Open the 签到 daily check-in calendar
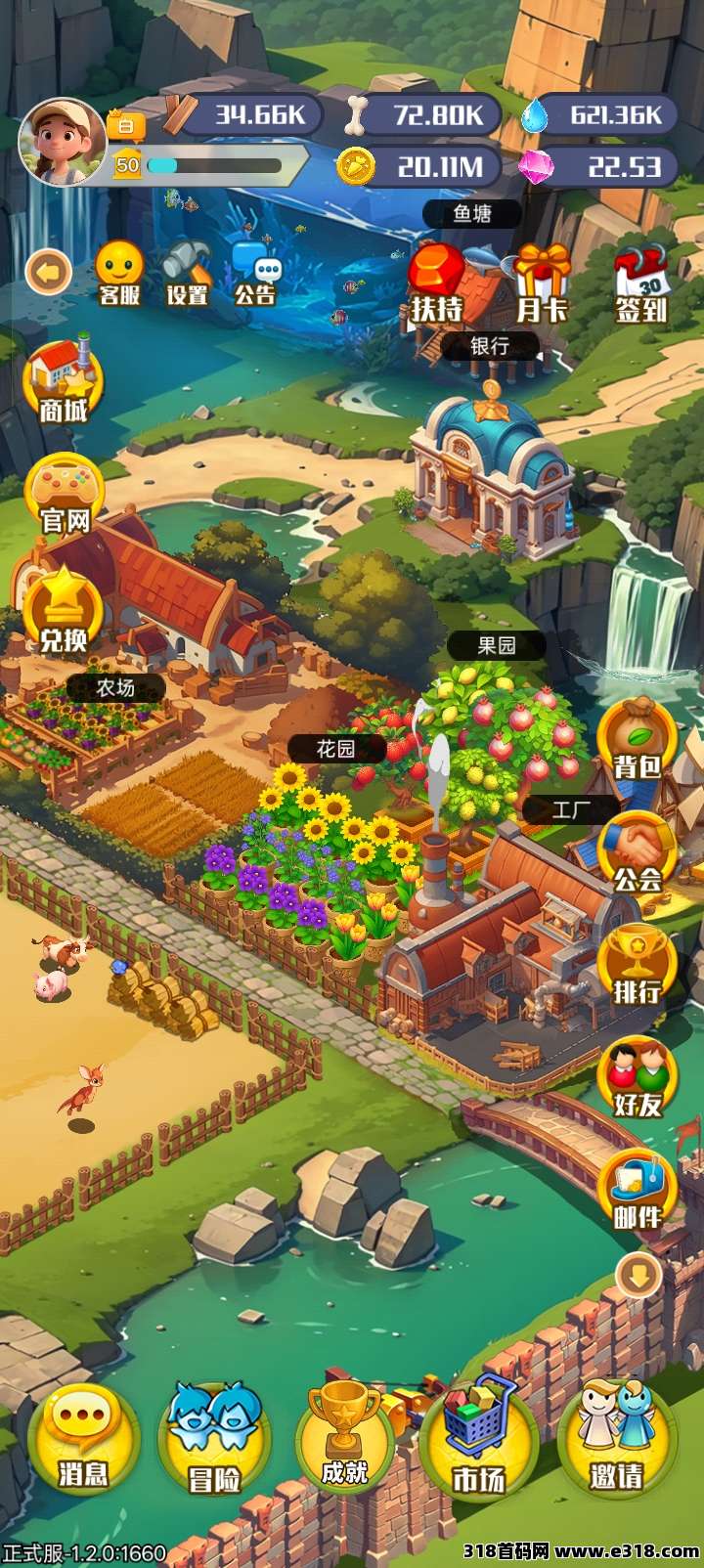This screenshot has height=1568, width=704. point(641,283)
